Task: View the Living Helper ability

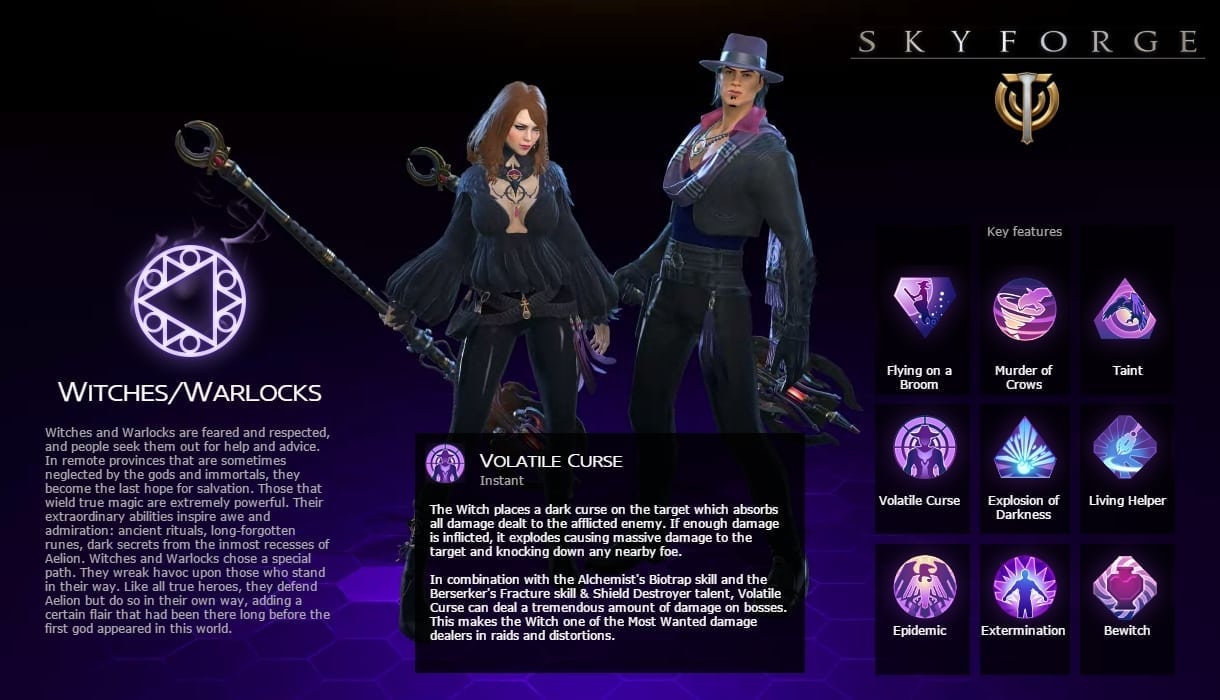Action: point(1126,448)
